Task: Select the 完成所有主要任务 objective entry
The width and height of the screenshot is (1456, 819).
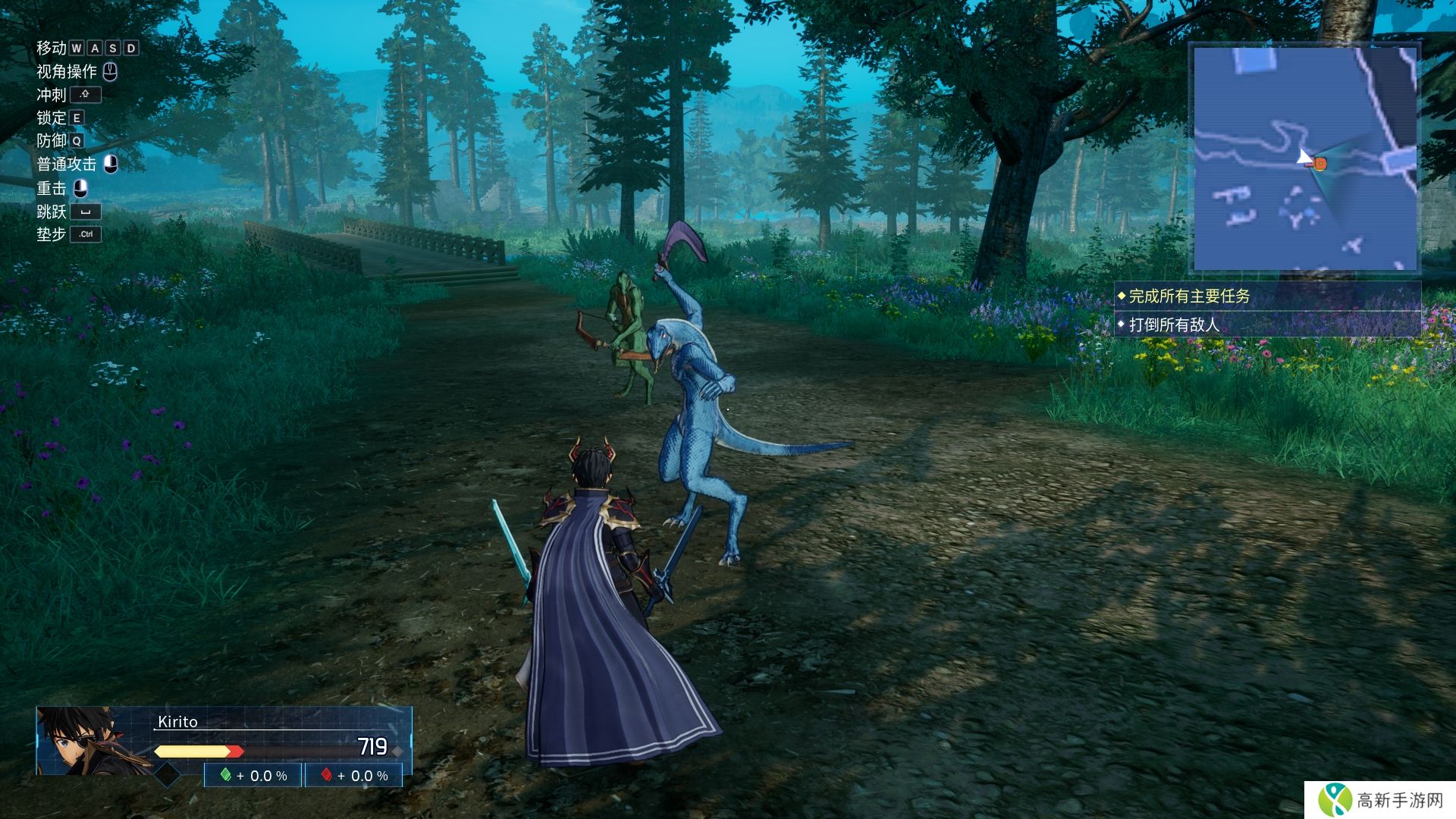Action: [1189, 297]
